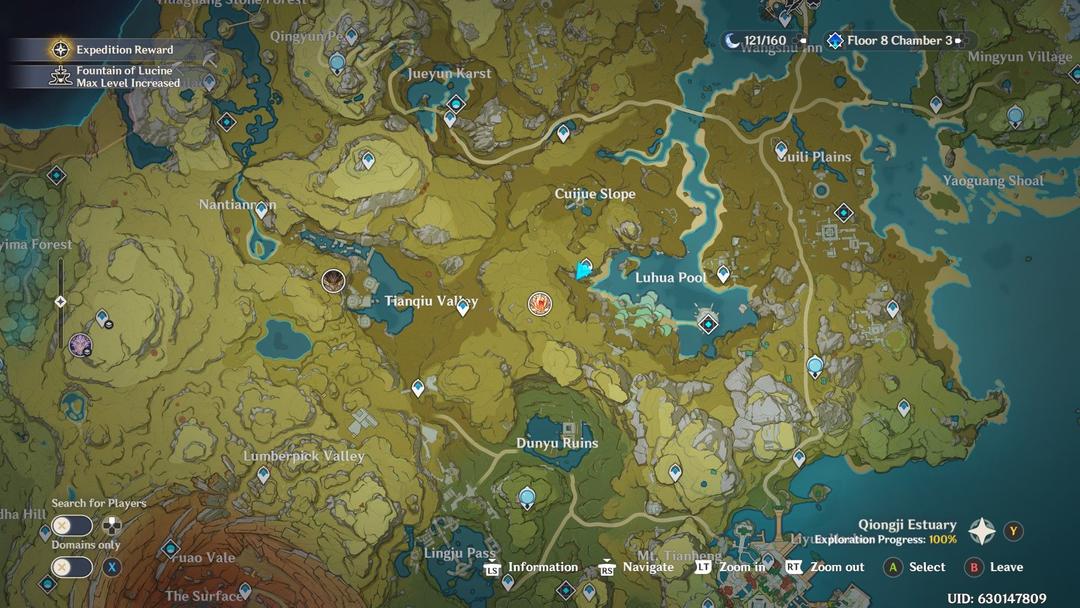
Task: Open the Fountain of Lucine notification
Action: 116,77
